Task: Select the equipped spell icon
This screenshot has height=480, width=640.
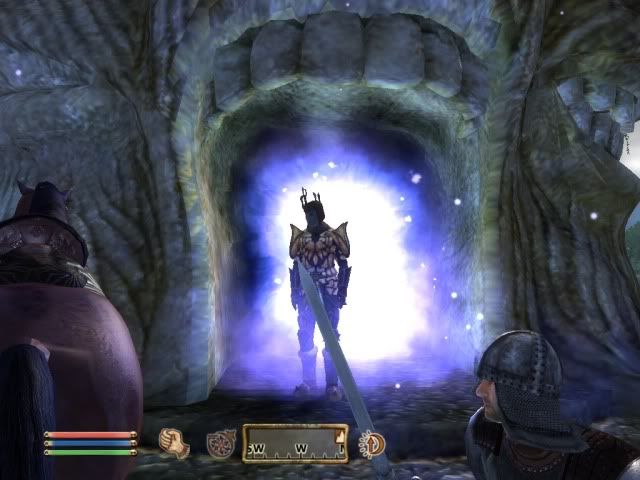Action: click(219, 443)
